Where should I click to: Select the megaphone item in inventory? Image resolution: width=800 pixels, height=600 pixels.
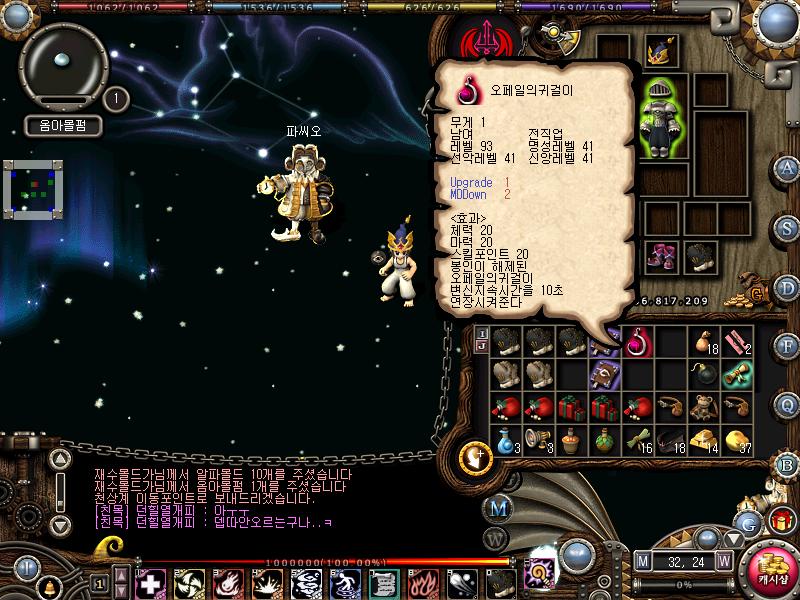tap(539, 439)
